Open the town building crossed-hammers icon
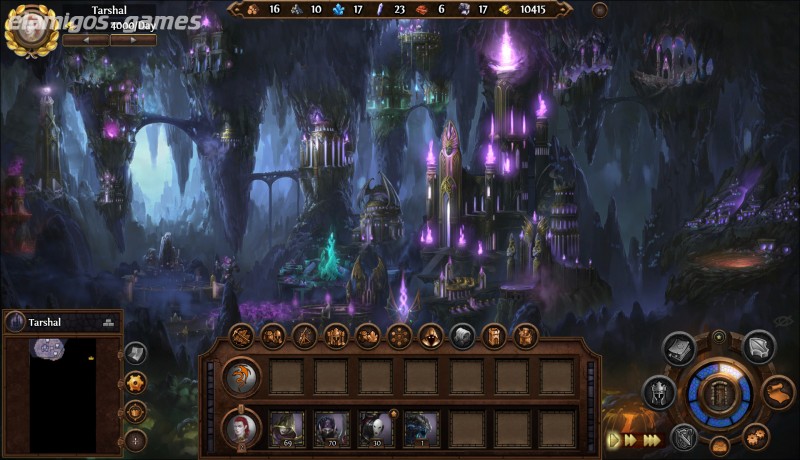 point(241,336)
